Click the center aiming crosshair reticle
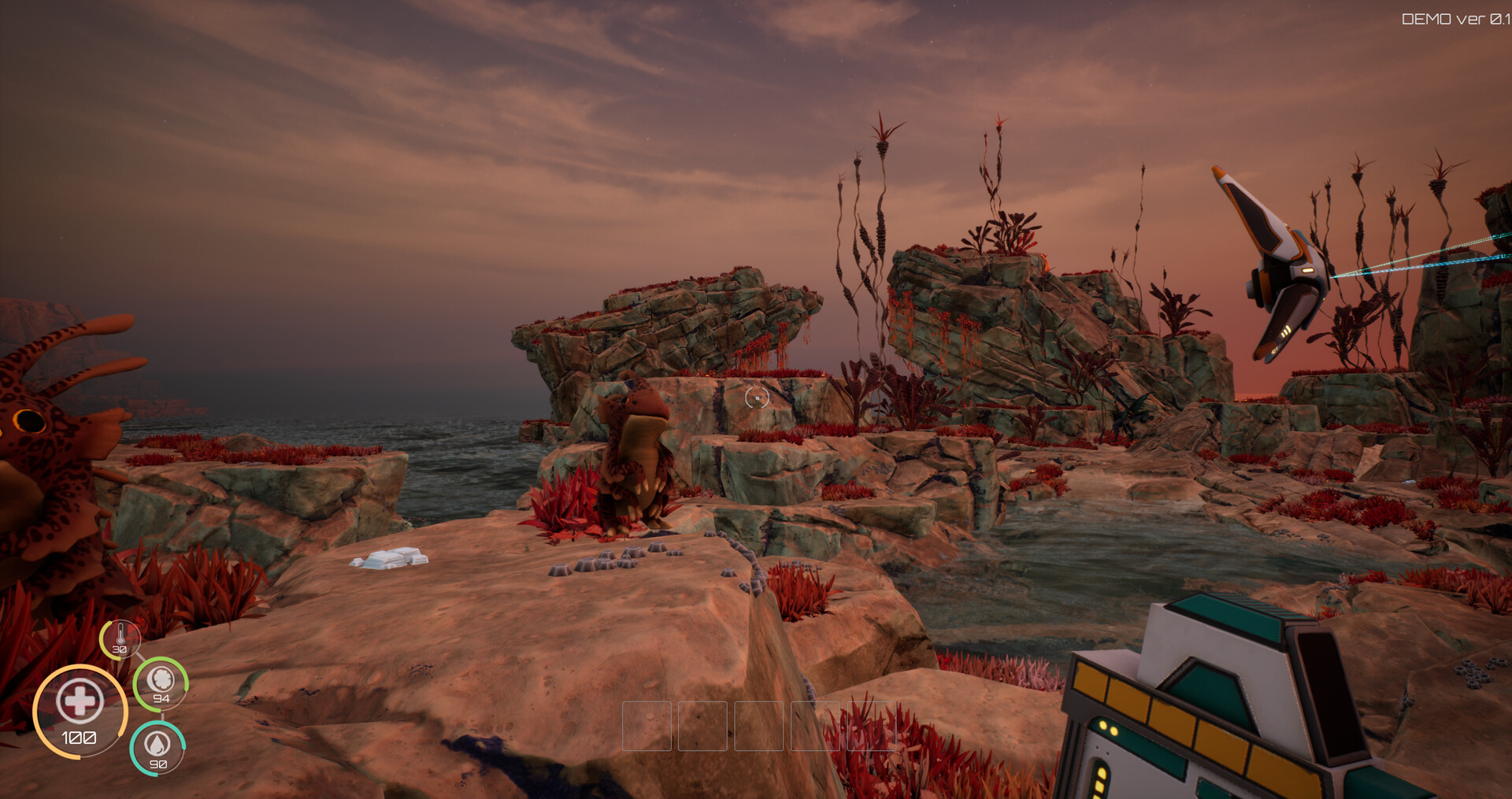 [x=758, y=398]
